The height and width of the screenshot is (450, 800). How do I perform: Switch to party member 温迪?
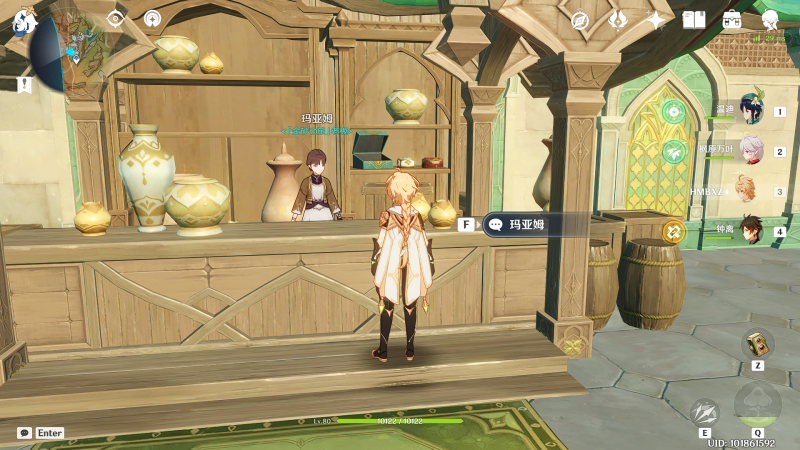[750, 112]
